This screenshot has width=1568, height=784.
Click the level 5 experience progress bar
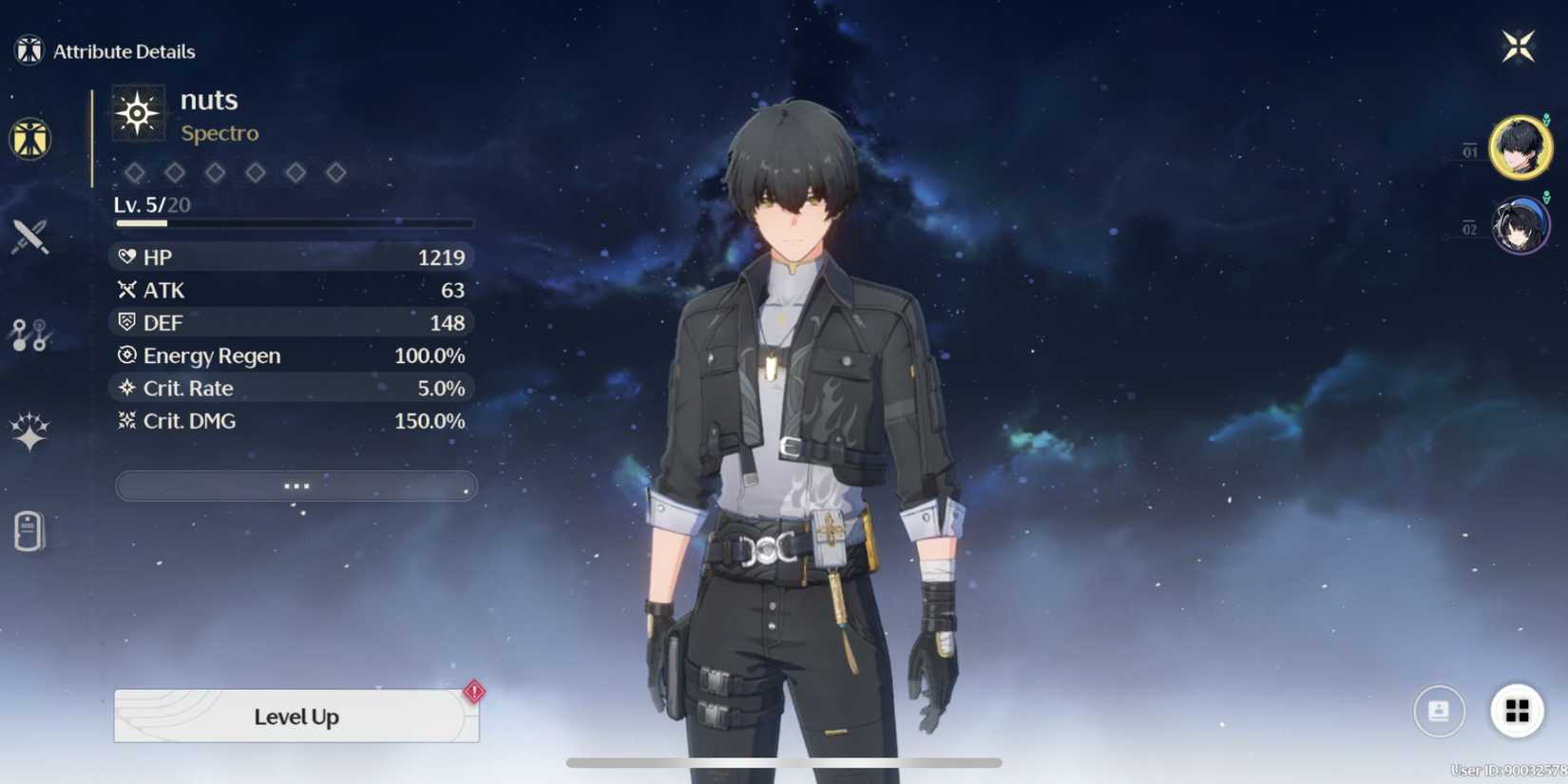(x=295, y=223)
